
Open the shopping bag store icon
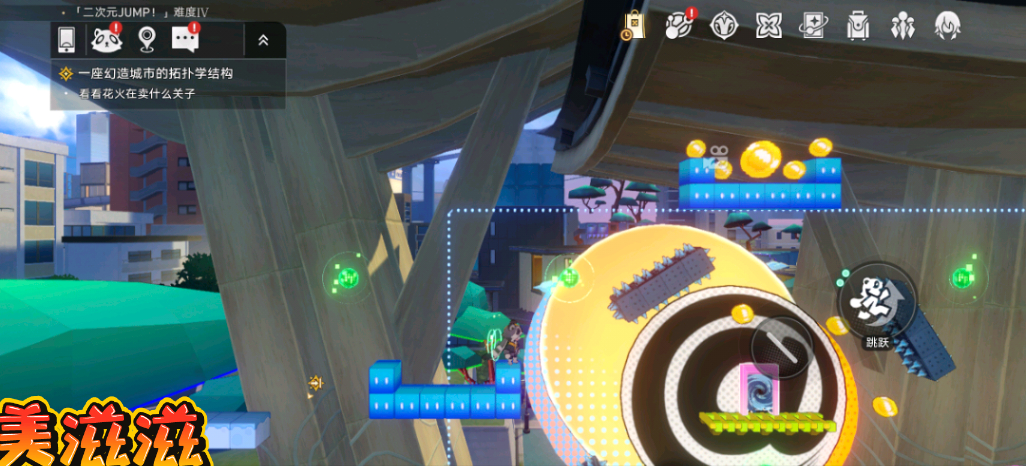[x=633, y=25]
